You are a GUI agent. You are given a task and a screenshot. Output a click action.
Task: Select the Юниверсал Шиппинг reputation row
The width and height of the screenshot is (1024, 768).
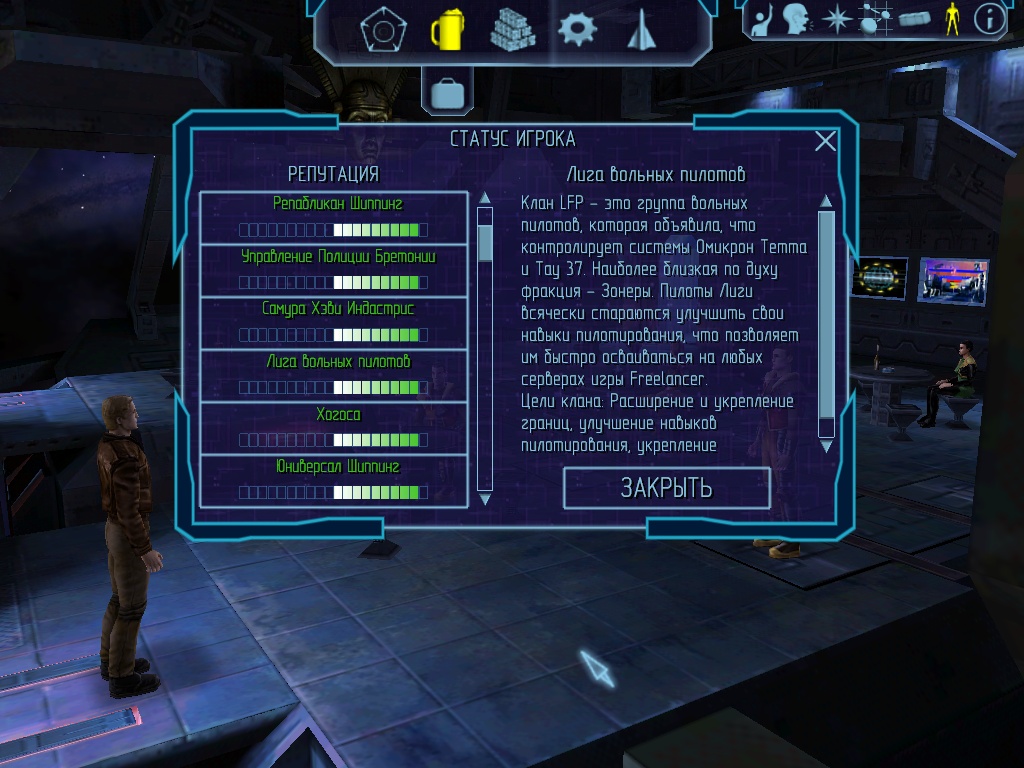point(334,480)
